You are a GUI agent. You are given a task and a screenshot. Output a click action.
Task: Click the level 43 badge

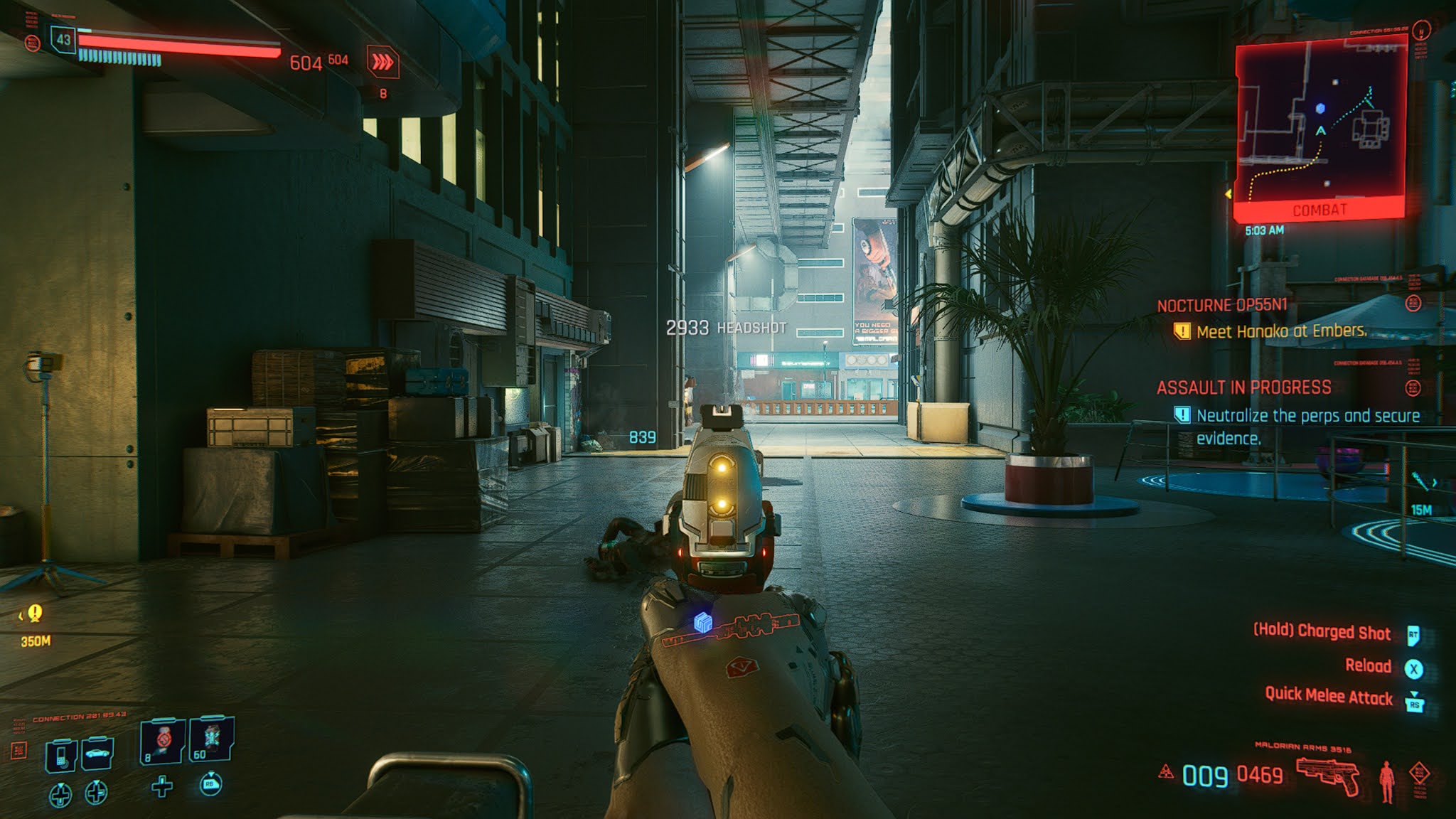[x=63, y=39]
